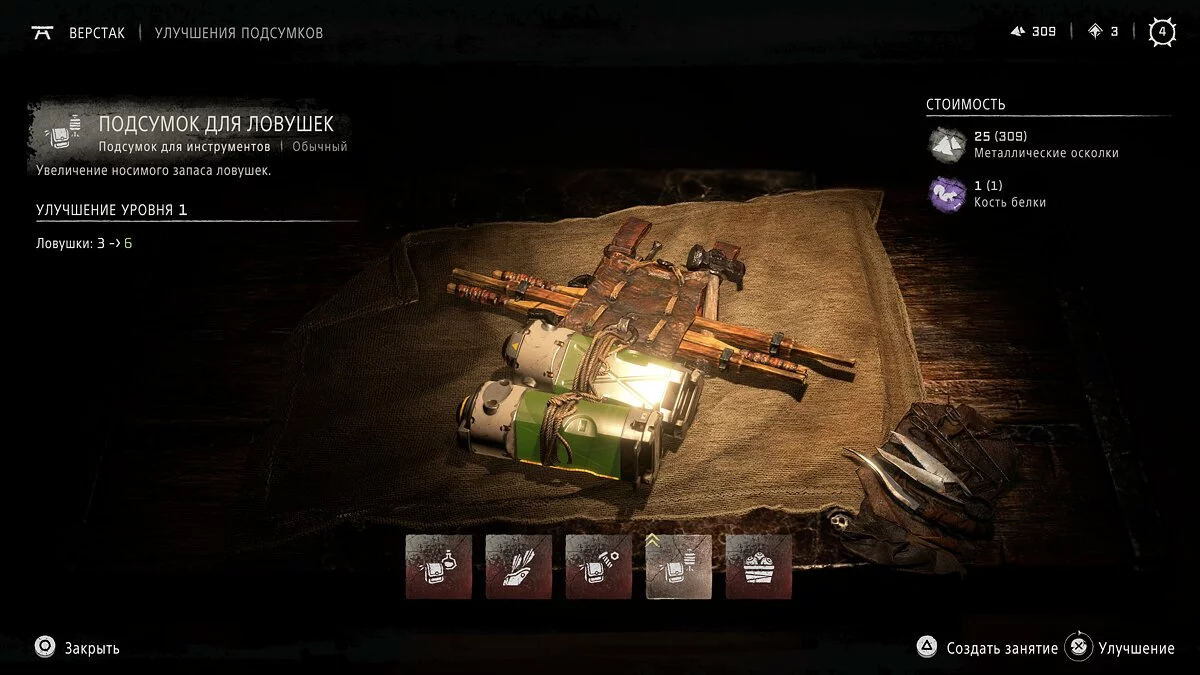The height and width of the screenshot is (675, 1200).
Task: Choose the arrow quiver upgrade tile
Action: (x=518, y=567)
